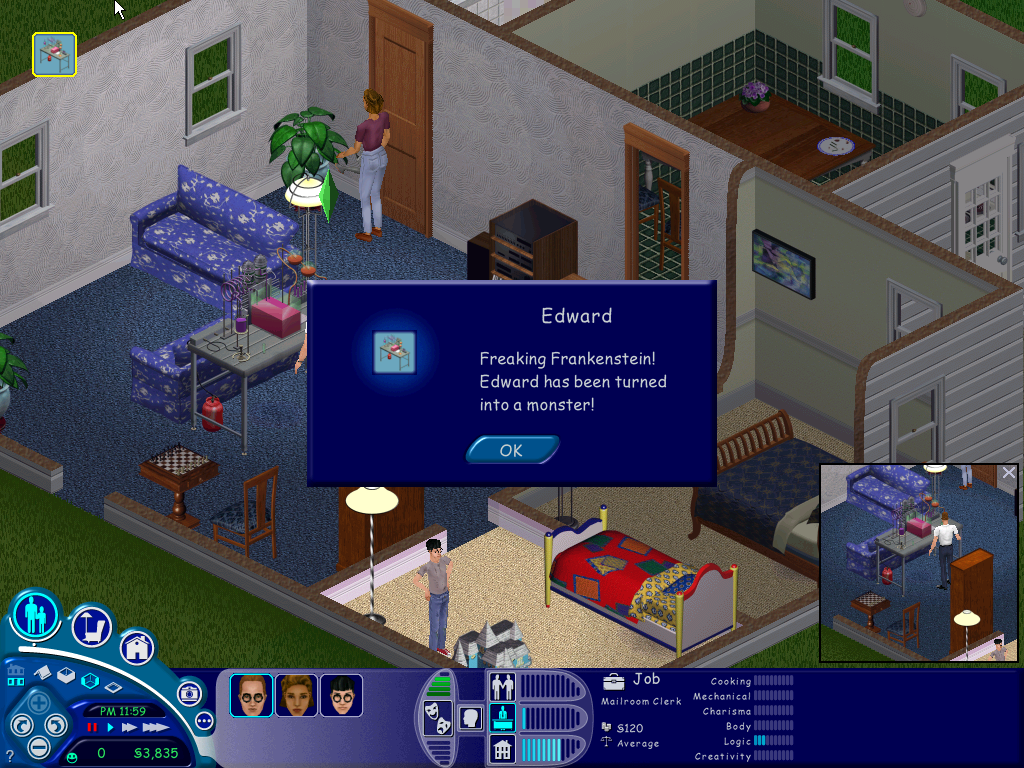Select the female Sim portrait
The height and width of the screenshot is (768, 1024).
296,695
